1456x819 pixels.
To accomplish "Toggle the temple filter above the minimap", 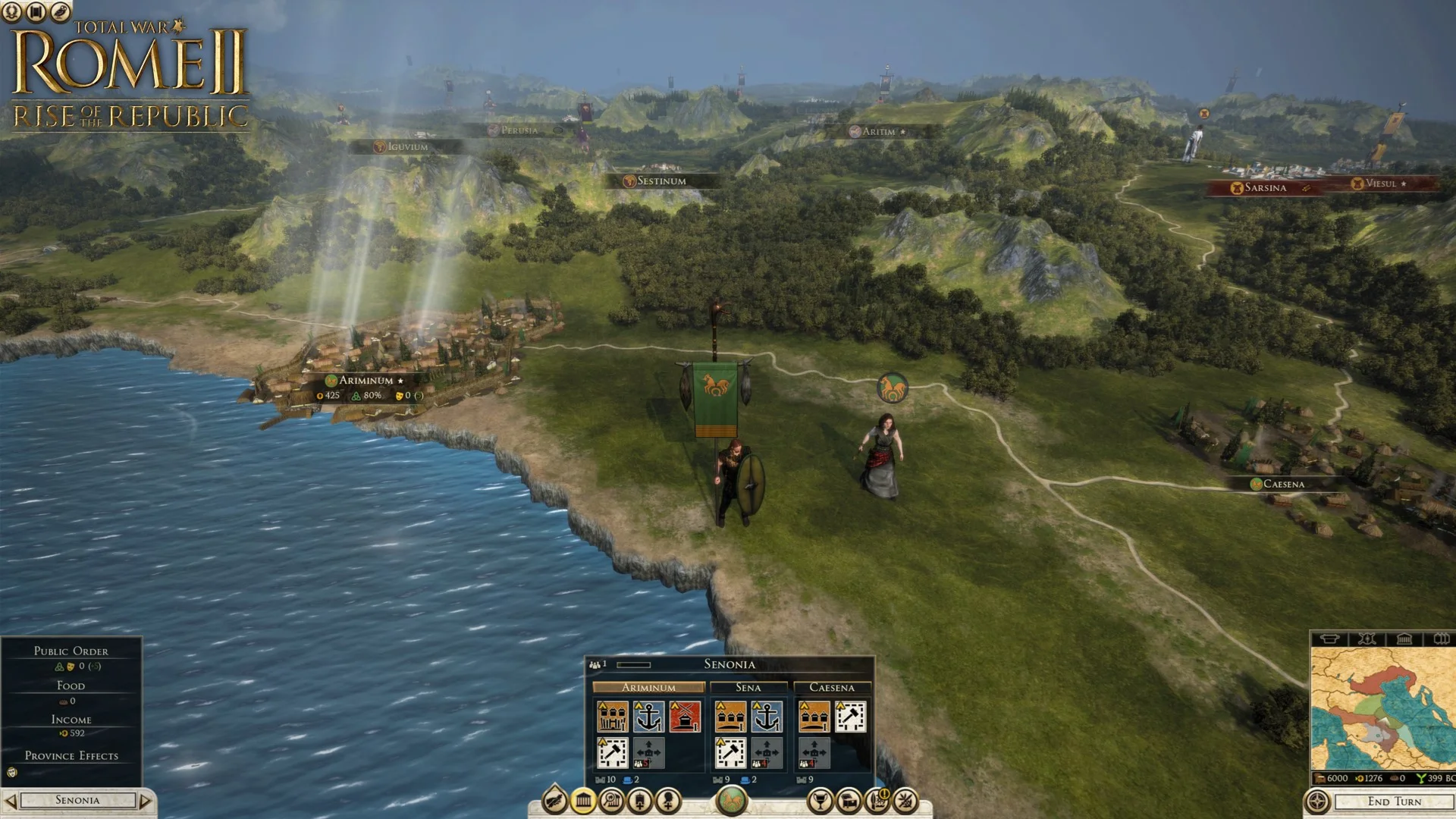I will click(x=1404, y=639).
